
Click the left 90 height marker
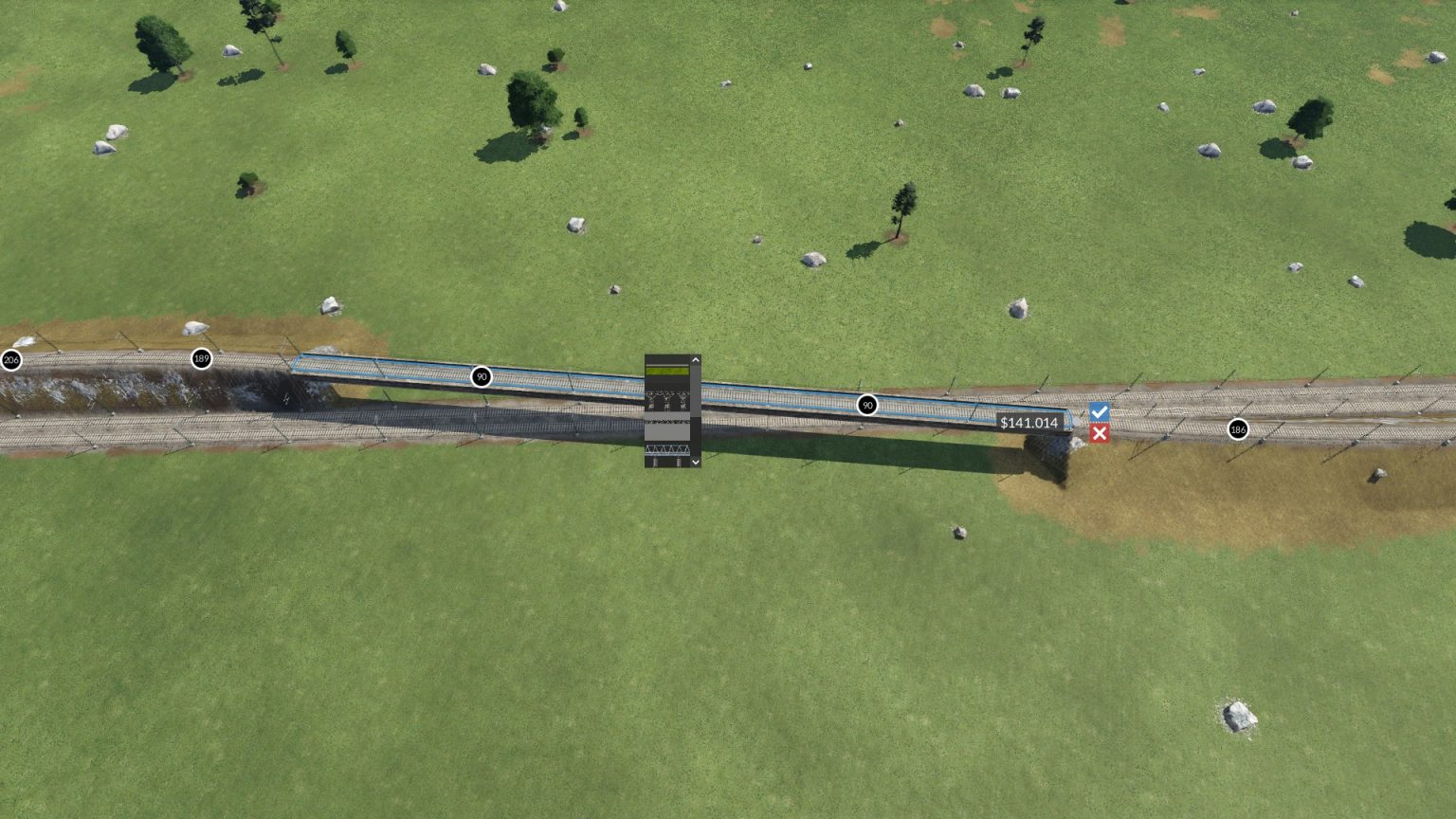pos(482,376)
